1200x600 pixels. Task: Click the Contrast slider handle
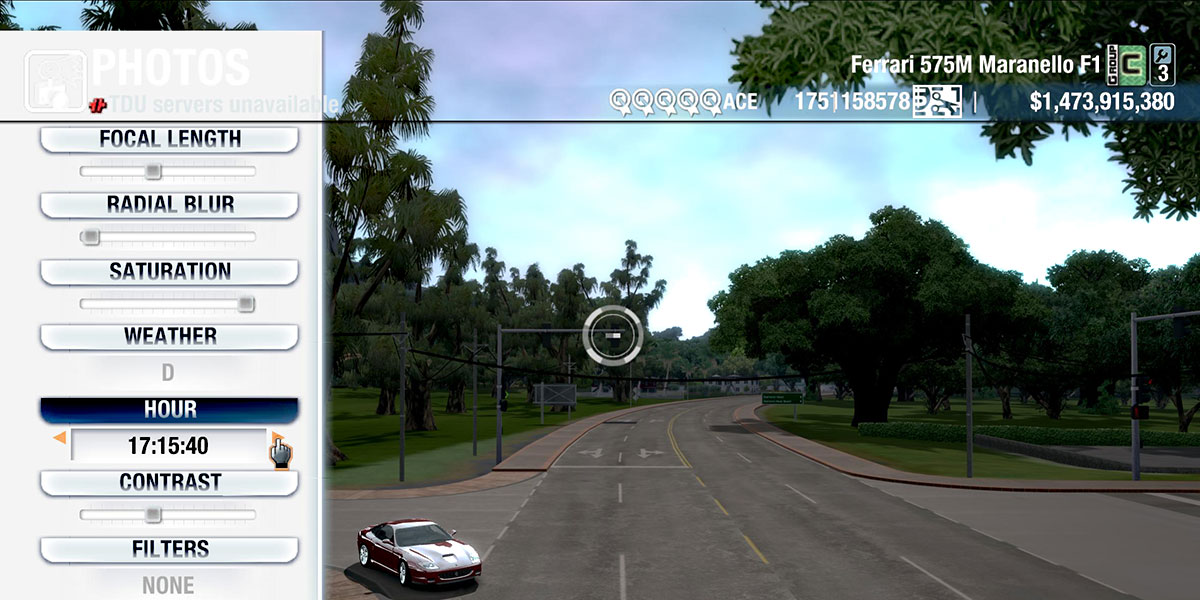coord(152,515)
